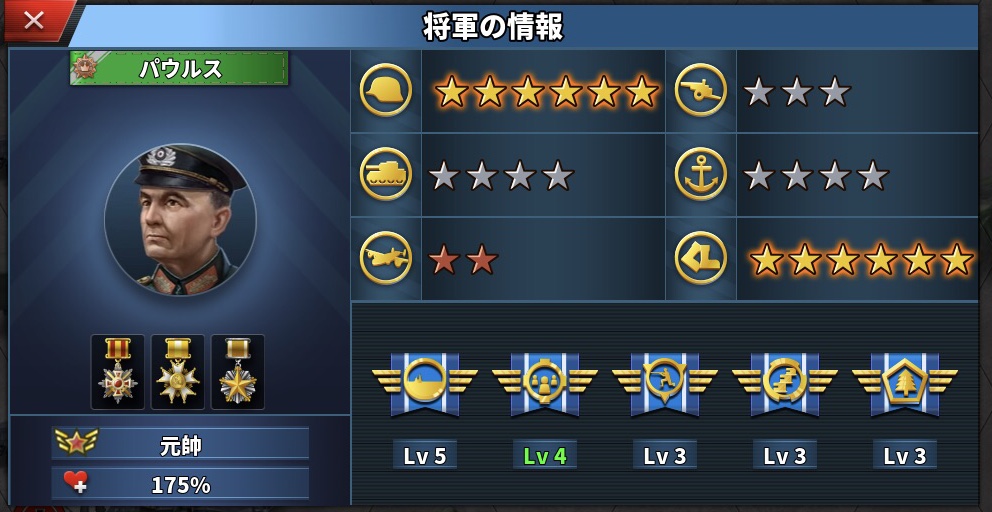Click the 元帥 rank bar

[x=181, y=443]
